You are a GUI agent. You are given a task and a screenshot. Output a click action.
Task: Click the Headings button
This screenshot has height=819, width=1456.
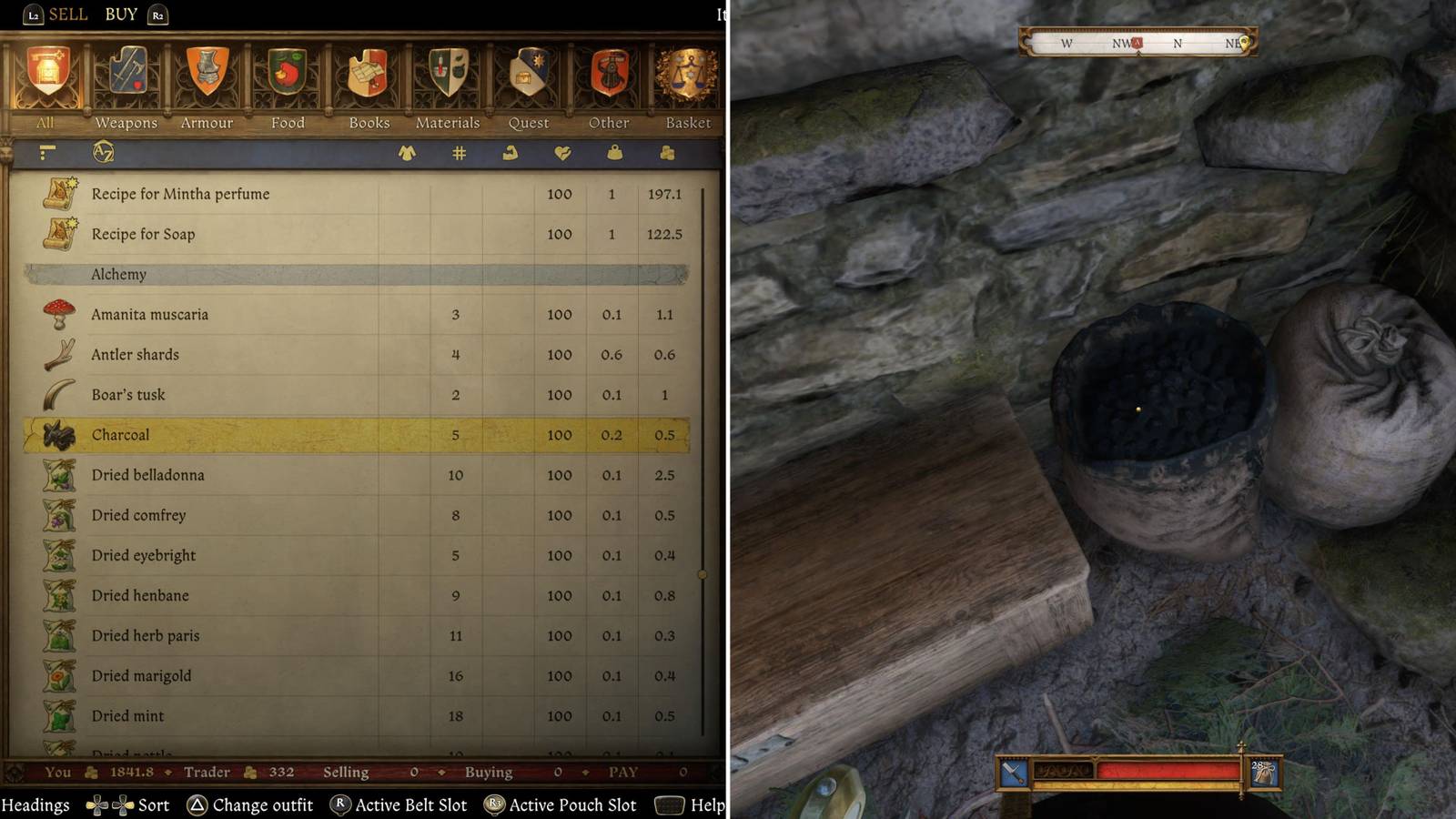[38, 804]
